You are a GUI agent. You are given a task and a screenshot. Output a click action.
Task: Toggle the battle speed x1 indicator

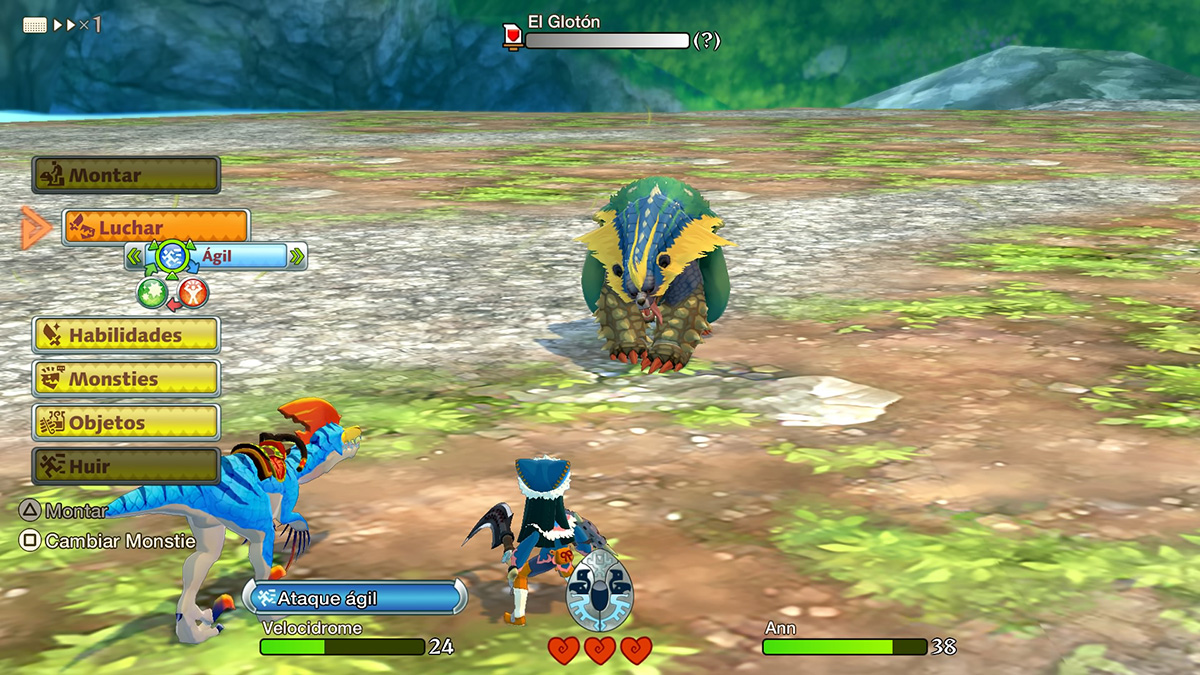click(x=62, y=25)
